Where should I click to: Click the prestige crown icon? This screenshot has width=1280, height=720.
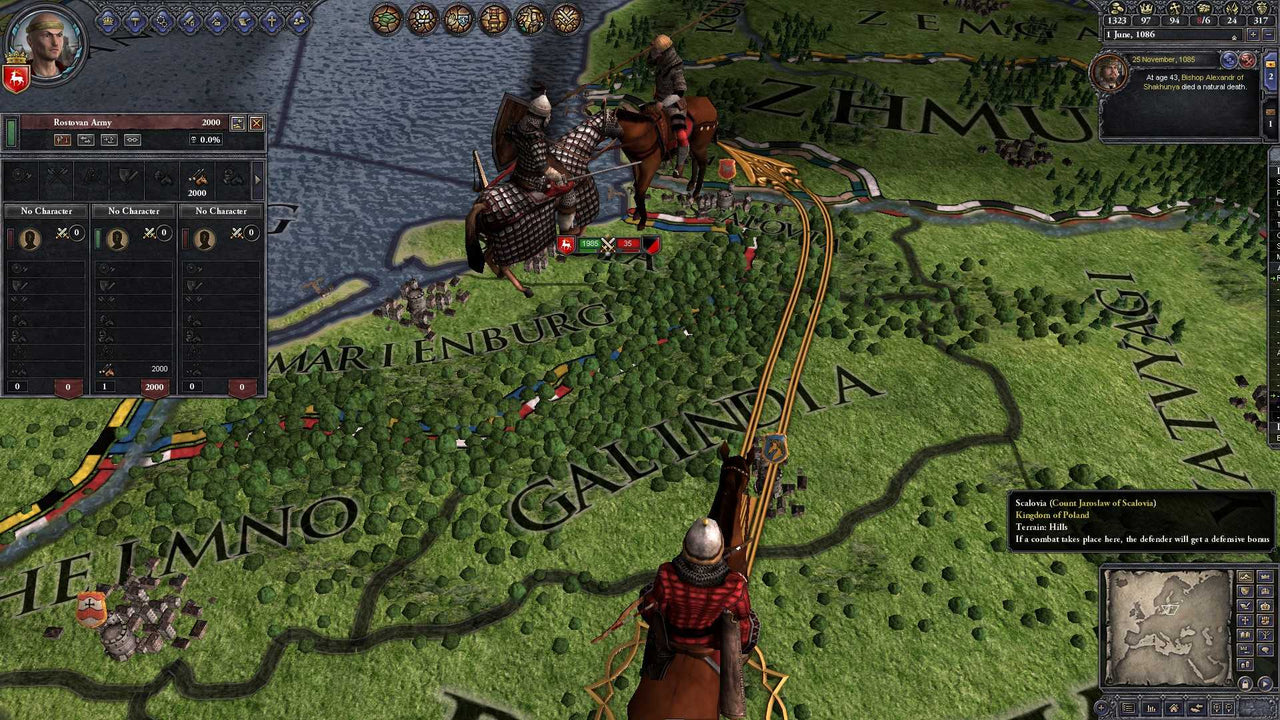(1146, 9)
